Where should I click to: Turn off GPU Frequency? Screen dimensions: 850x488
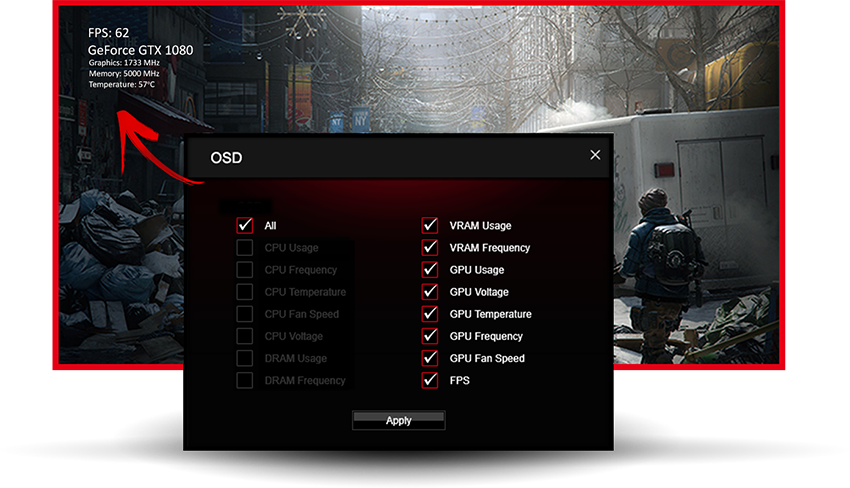click(x=430, y=336)
